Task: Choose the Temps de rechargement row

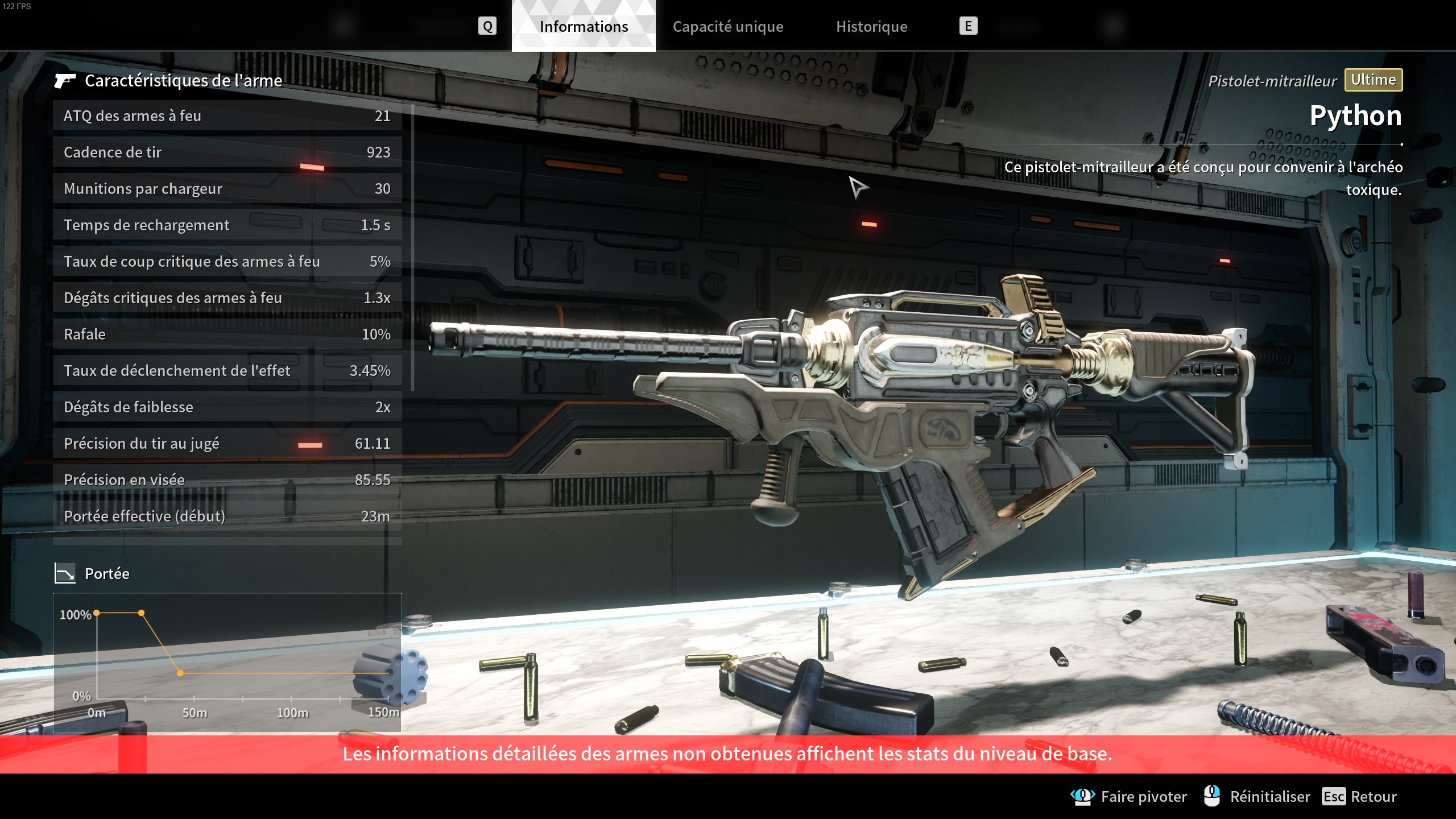Action: click(x=227, y=225)
